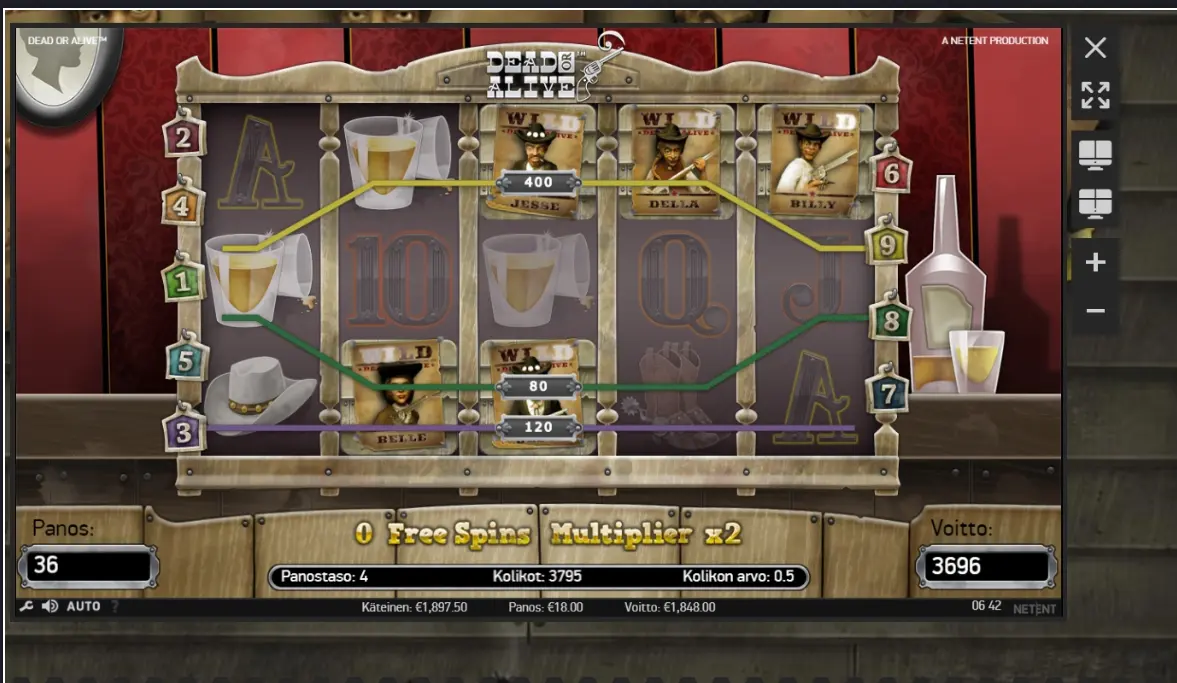Zoom out with the minus button
The image size is (1177, 683).
(x=1095, y=311)
